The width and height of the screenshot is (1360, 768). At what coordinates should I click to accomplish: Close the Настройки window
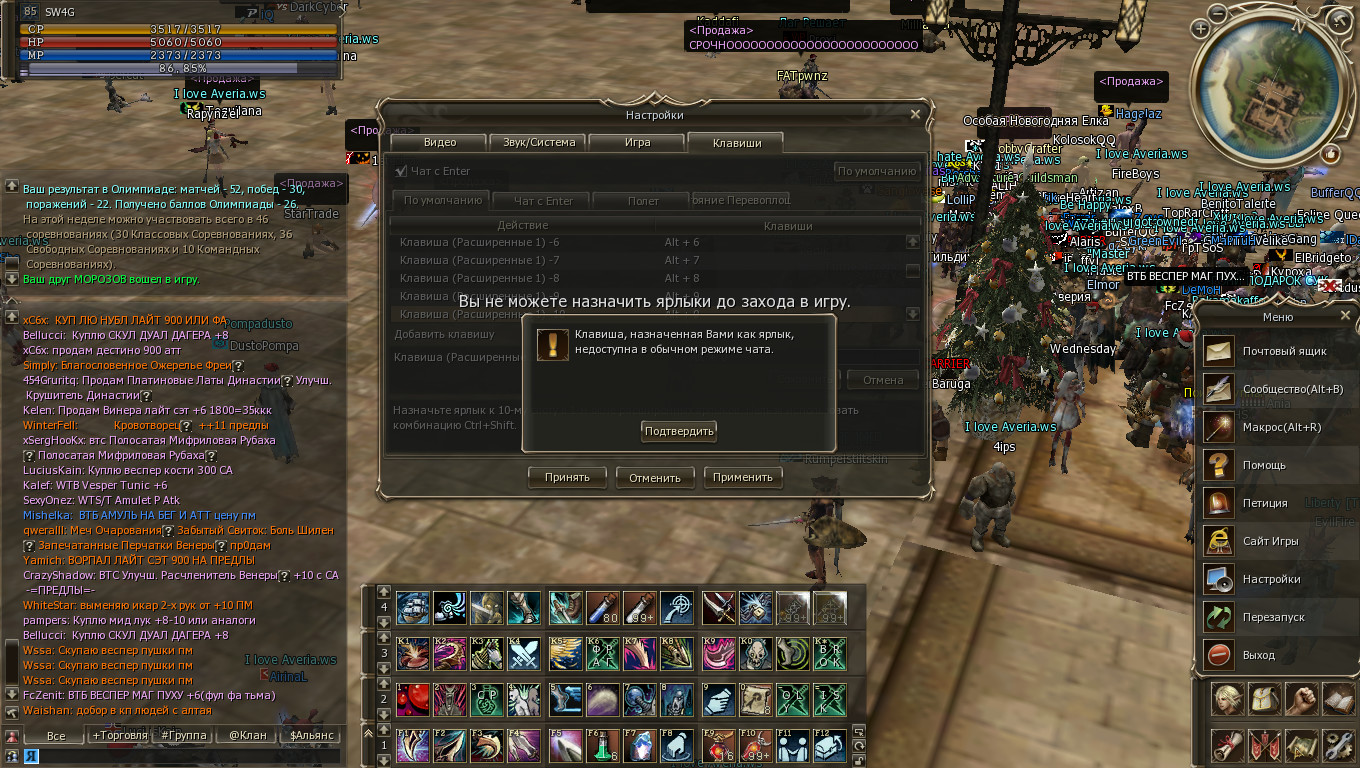[x=915, y=115]
